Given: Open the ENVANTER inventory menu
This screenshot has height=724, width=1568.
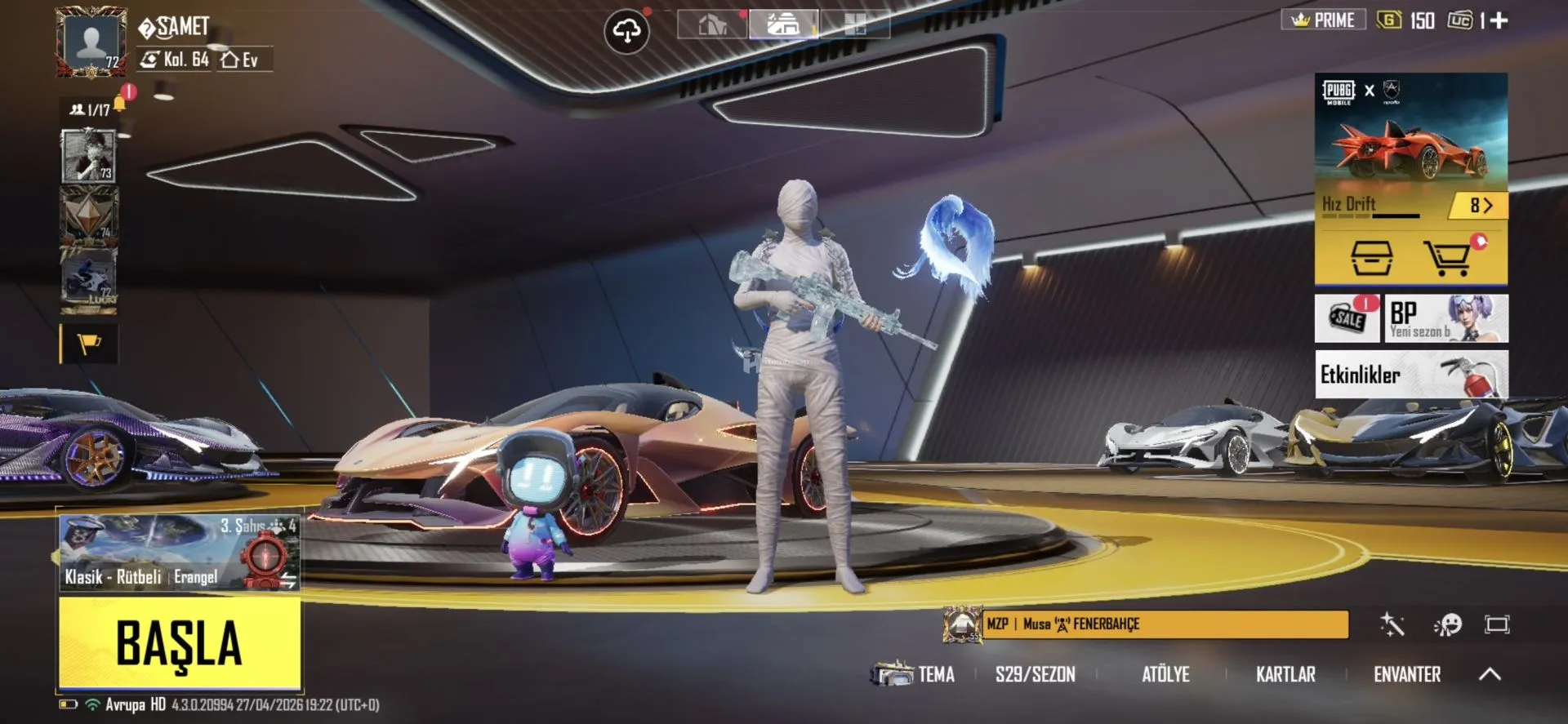Looking at the screenshot, I should coord(1406,674).
